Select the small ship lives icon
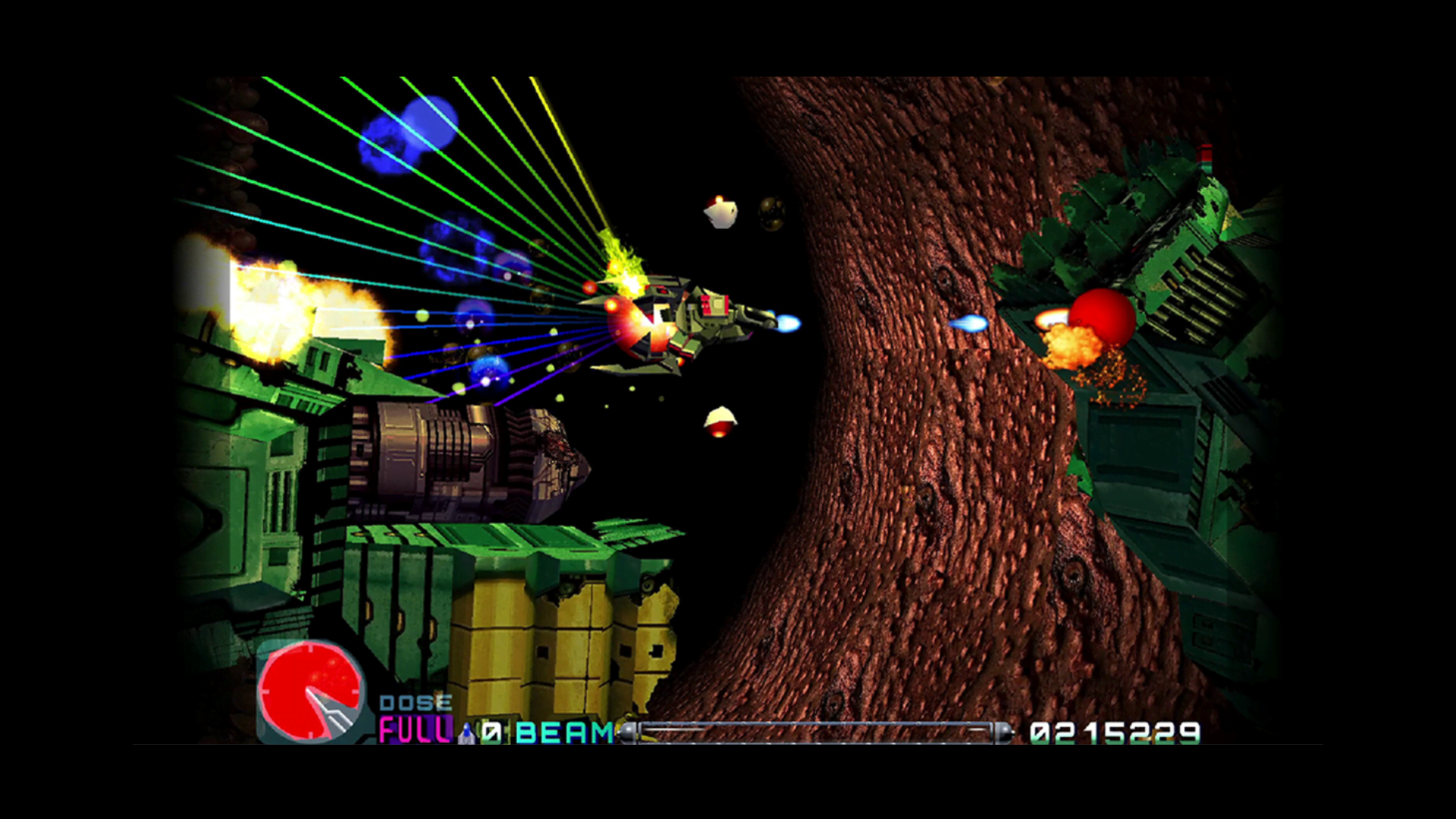The height and width of the screenshot is (819, 1456). [x=466, y=733]
